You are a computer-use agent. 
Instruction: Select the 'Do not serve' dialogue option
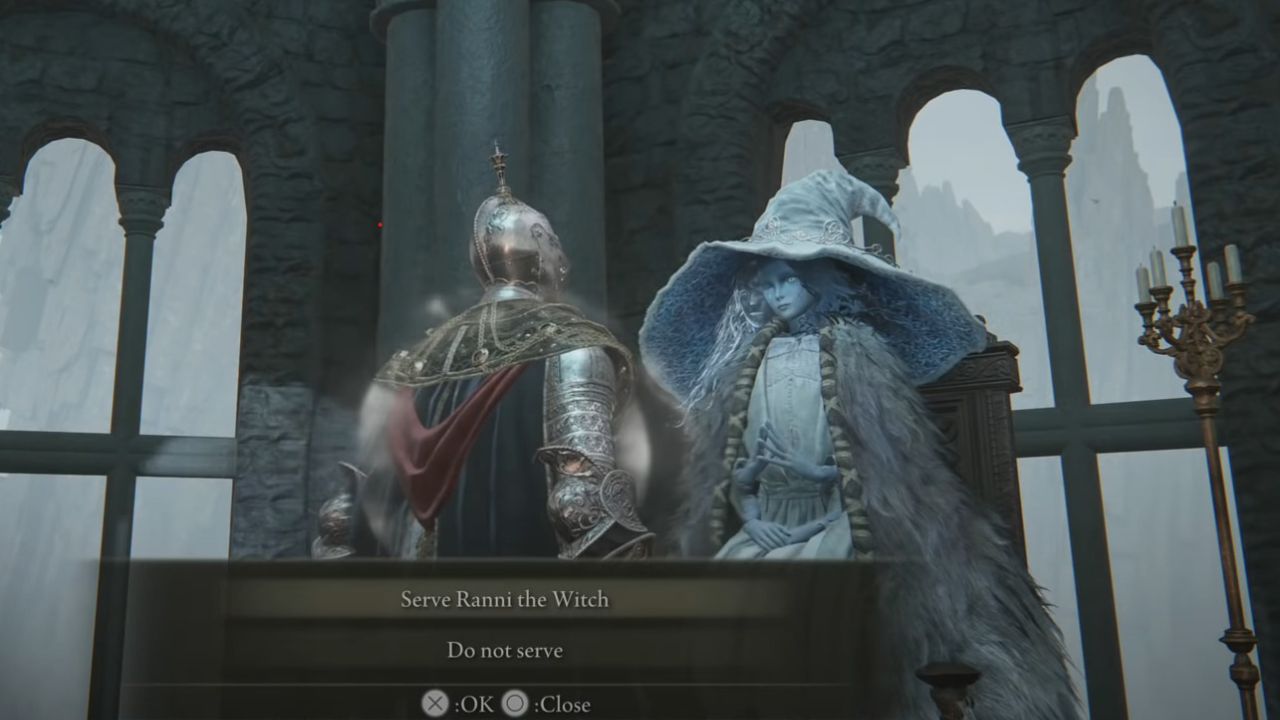pyautogui.click(x=505, y=650)
